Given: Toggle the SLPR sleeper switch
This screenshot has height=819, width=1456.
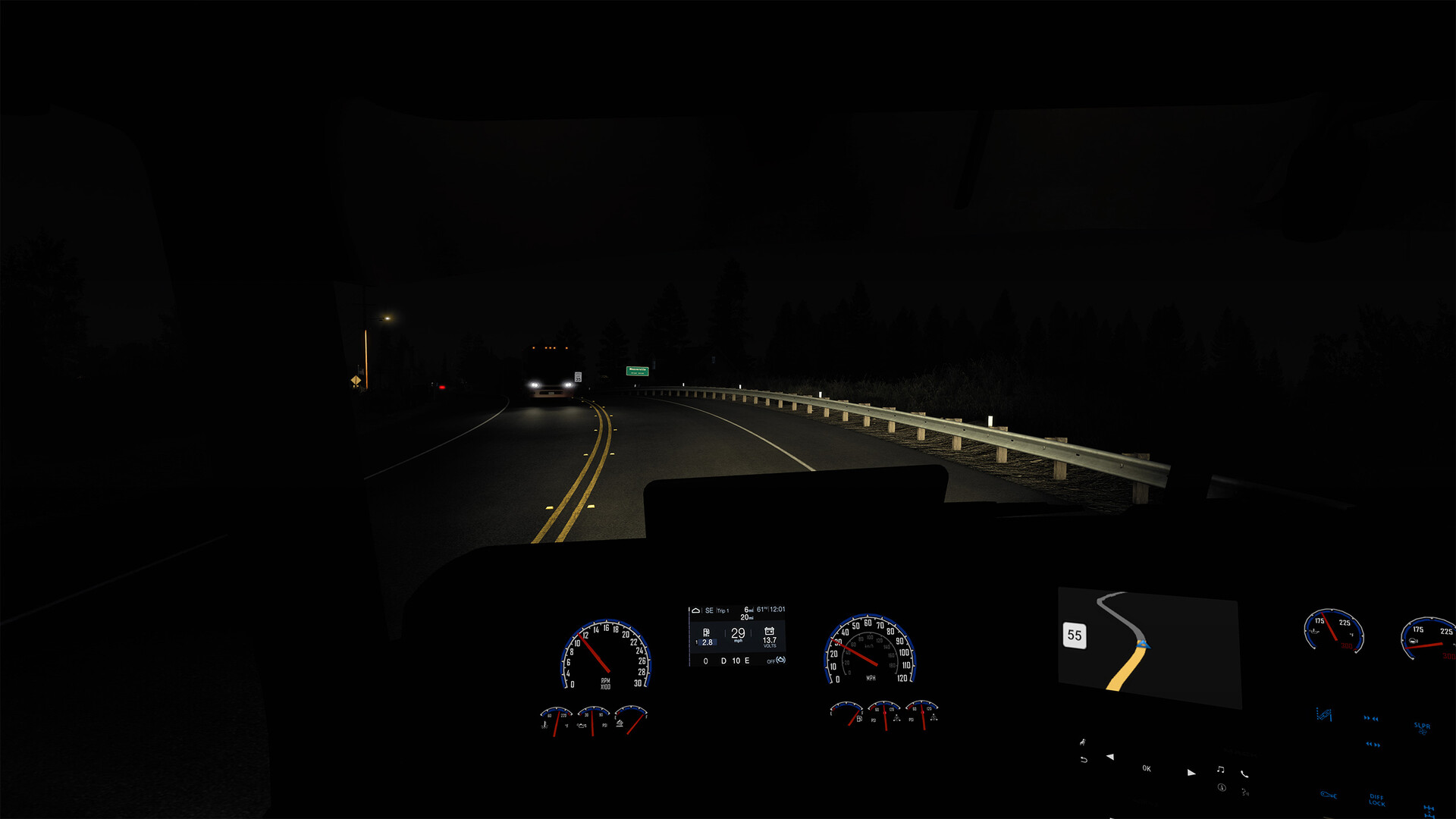Looking at the screenshot, I should click(x=1424, y=728).
